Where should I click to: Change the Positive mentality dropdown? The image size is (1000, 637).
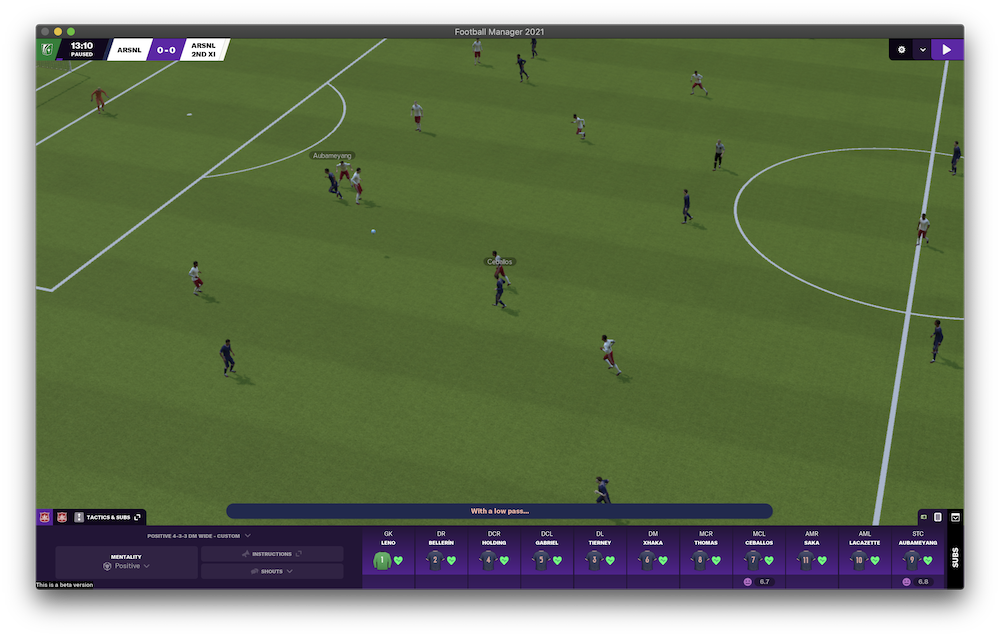click(127, 566)
